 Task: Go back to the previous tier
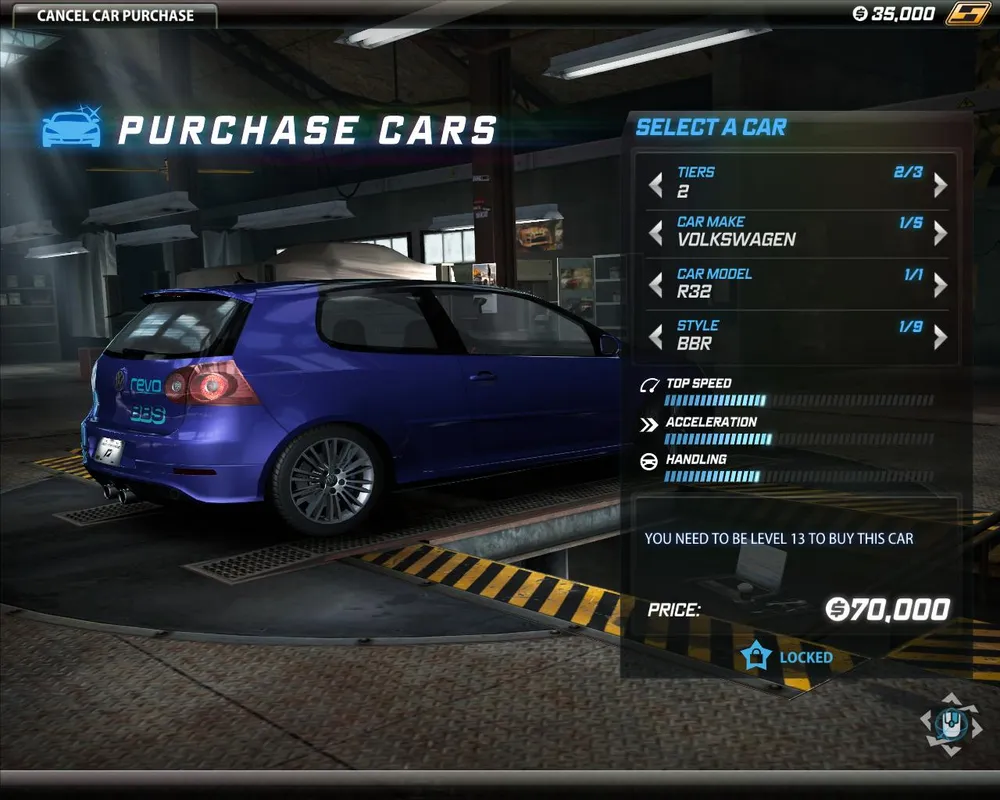(x=656, y=185)
